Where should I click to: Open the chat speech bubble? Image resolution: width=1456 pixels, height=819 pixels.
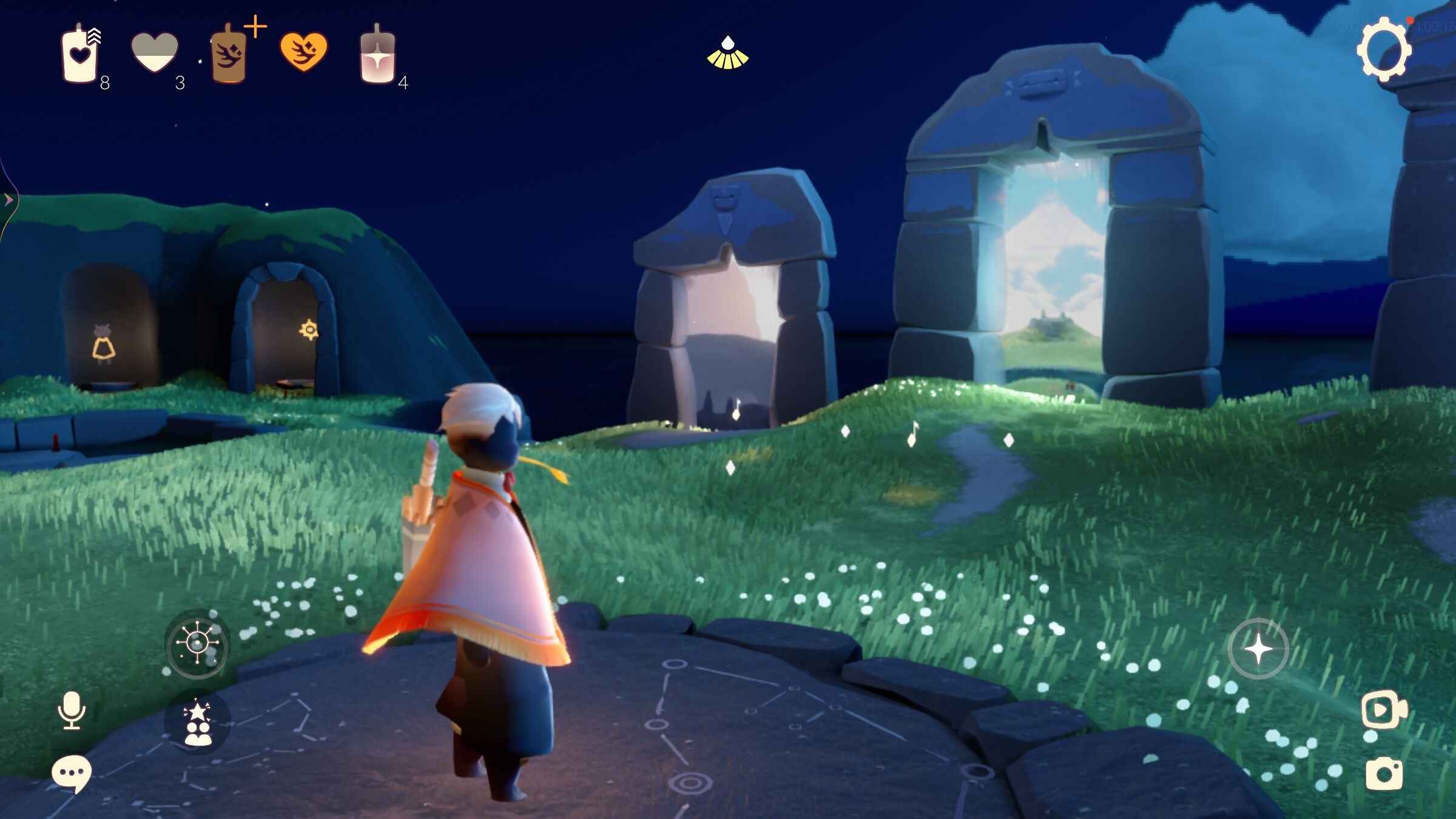[x=72, y=773]
